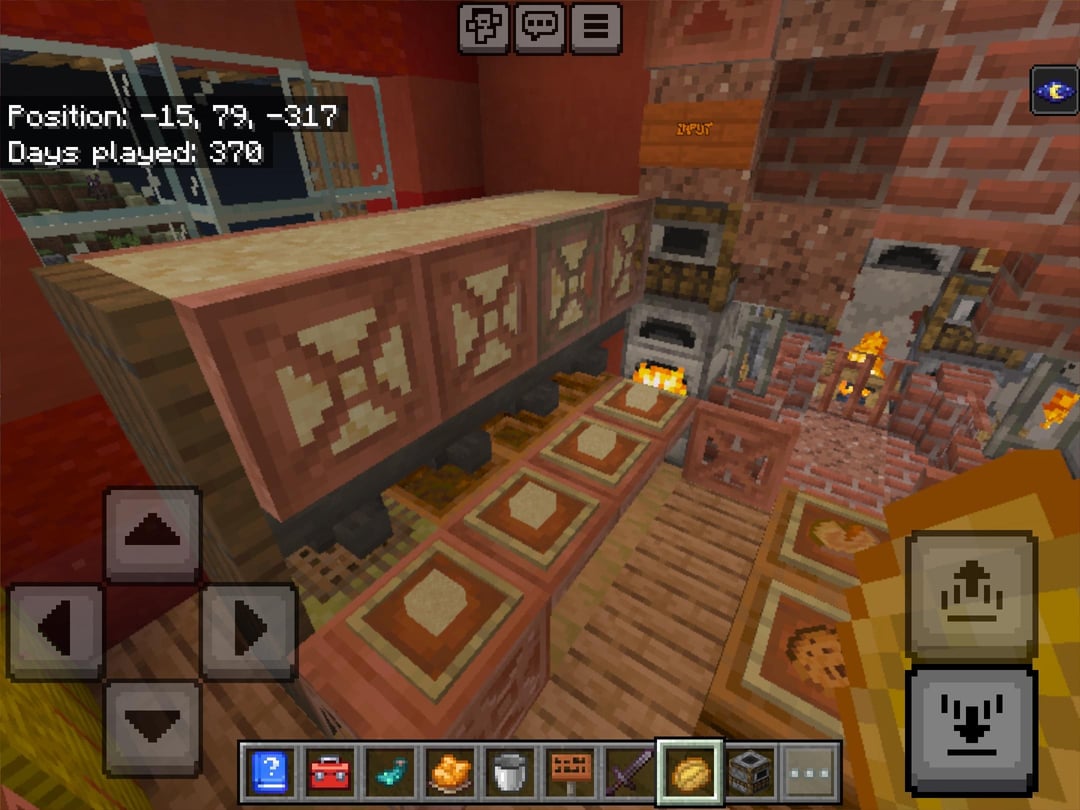Equip the dark netherite sword slot
The width and height of the screenshot is (1080, 810).
pos(628,773)
